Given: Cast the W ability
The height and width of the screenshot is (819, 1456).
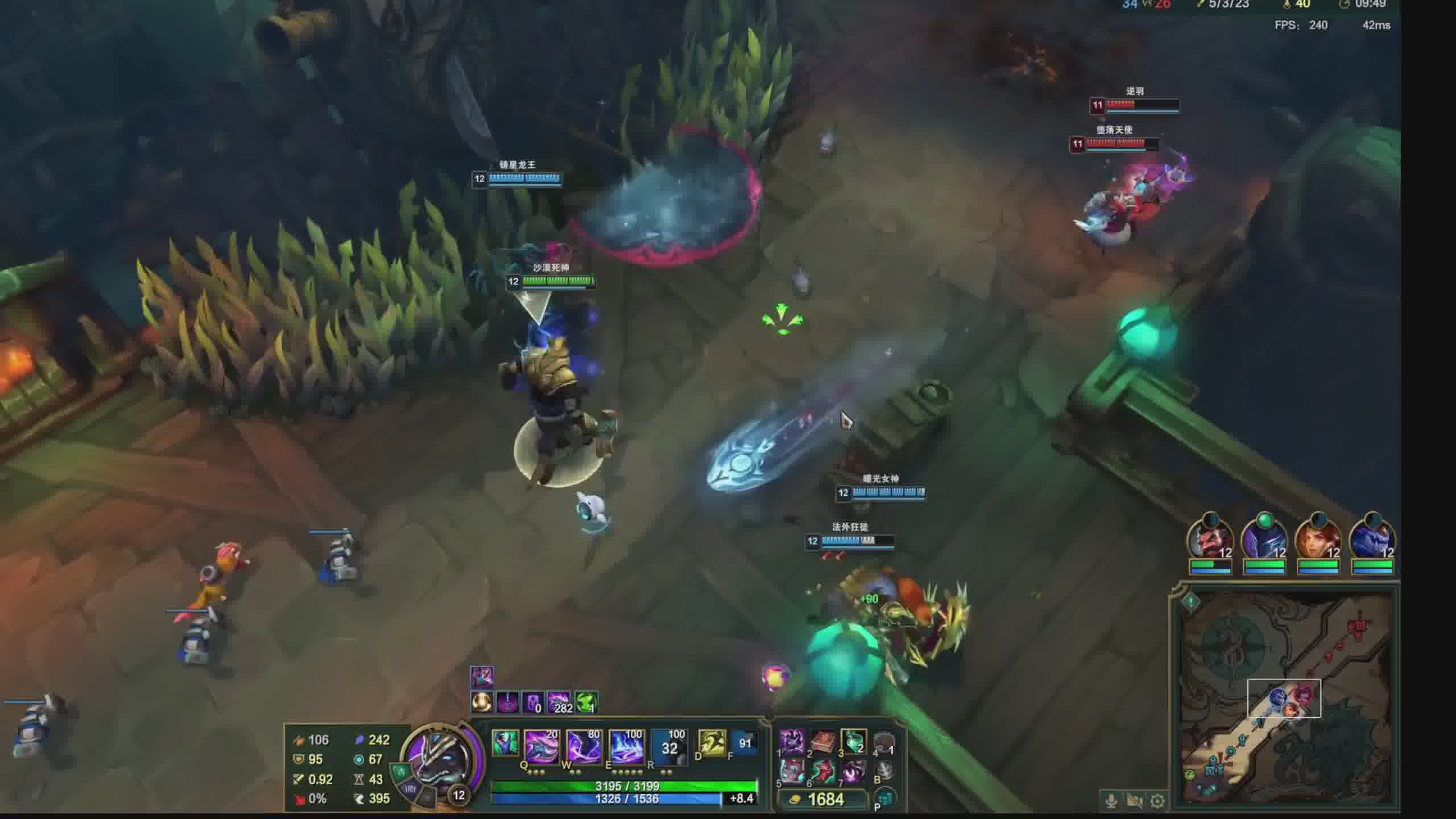Looking at the screenshot, I should (584, 746).
